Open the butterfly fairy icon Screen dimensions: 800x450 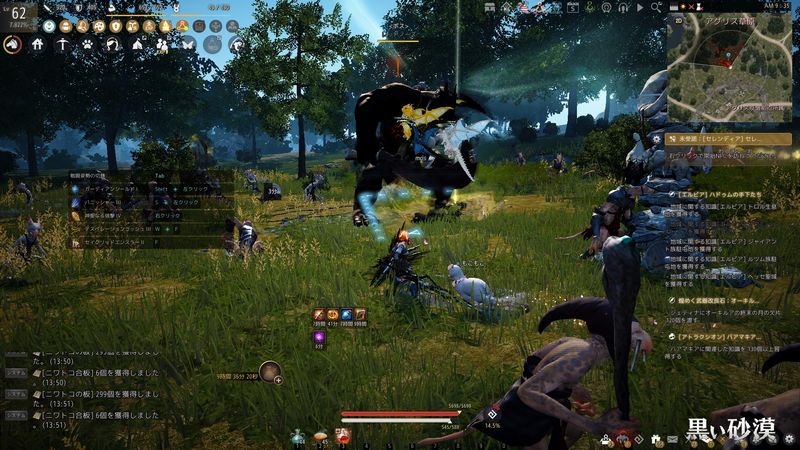187,44
